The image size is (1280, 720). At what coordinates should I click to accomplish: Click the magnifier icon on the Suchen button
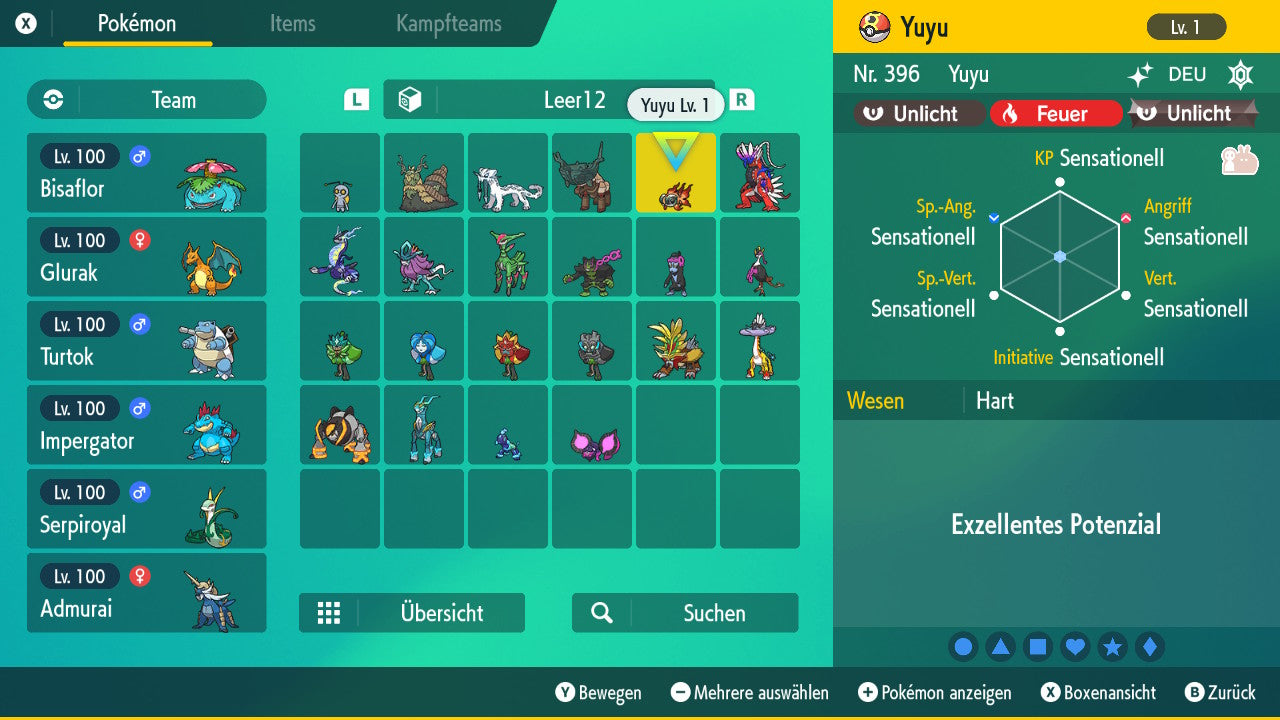[600, 613]
